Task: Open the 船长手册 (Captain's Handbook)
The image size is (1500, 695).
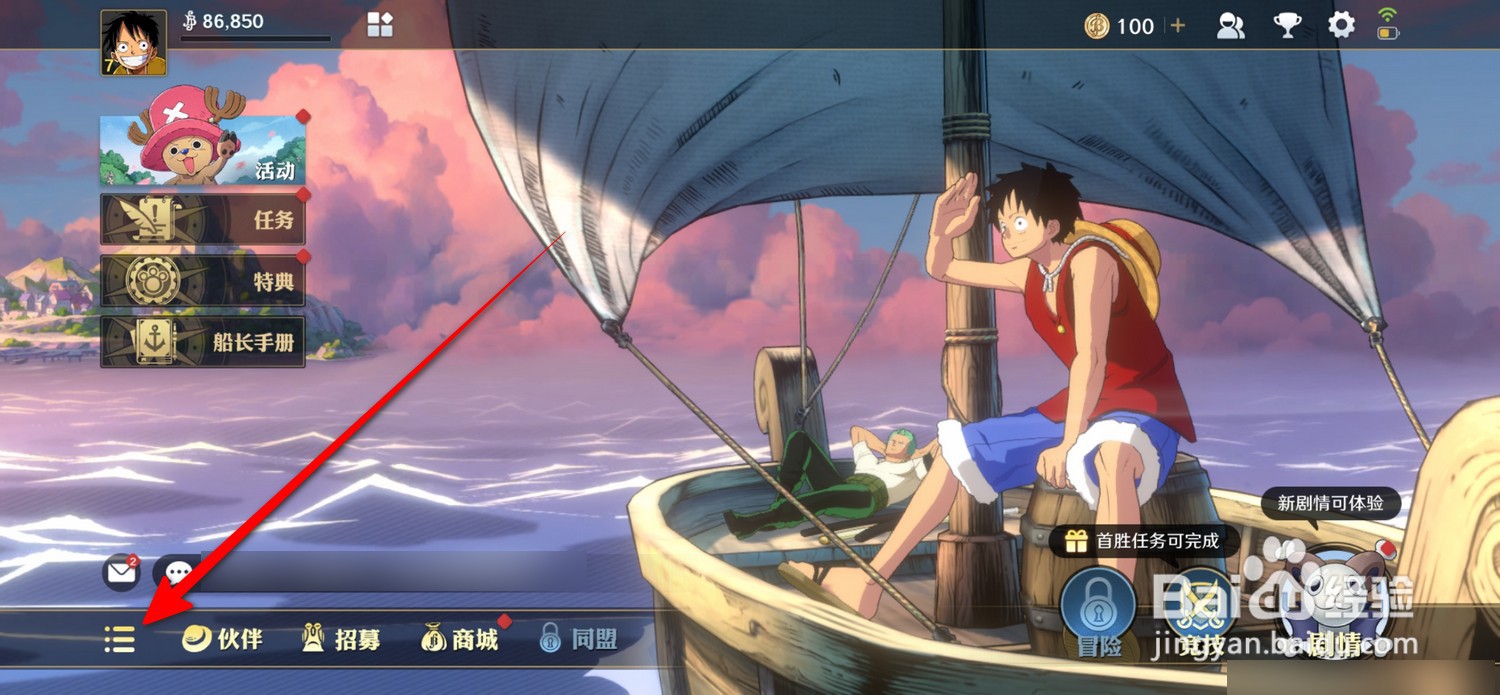Action: coord(203,342)
